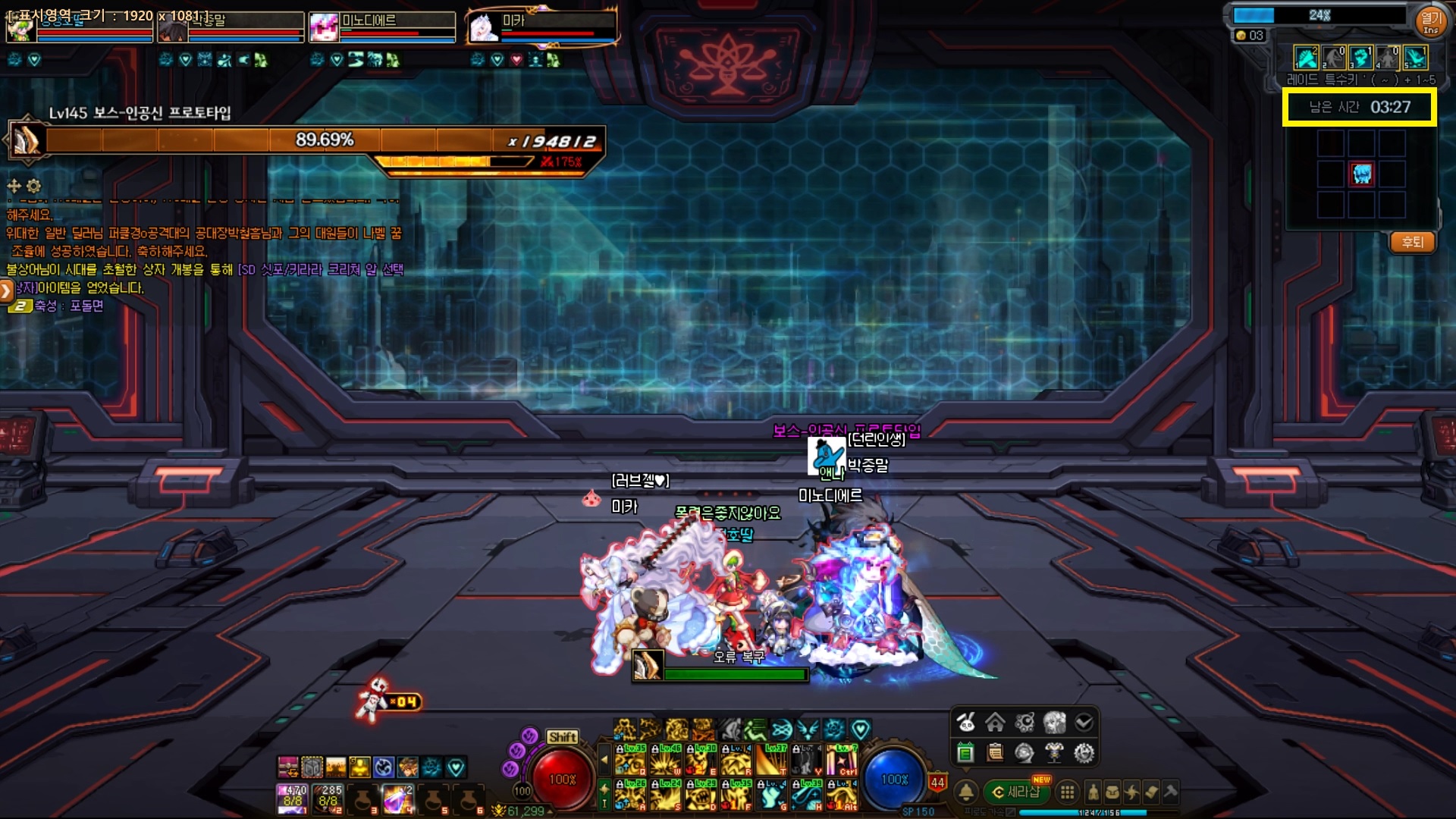Click the orange 후퇴 retreat button
This screenshot has height=819, width=1456.
[x=1412, y=243]
